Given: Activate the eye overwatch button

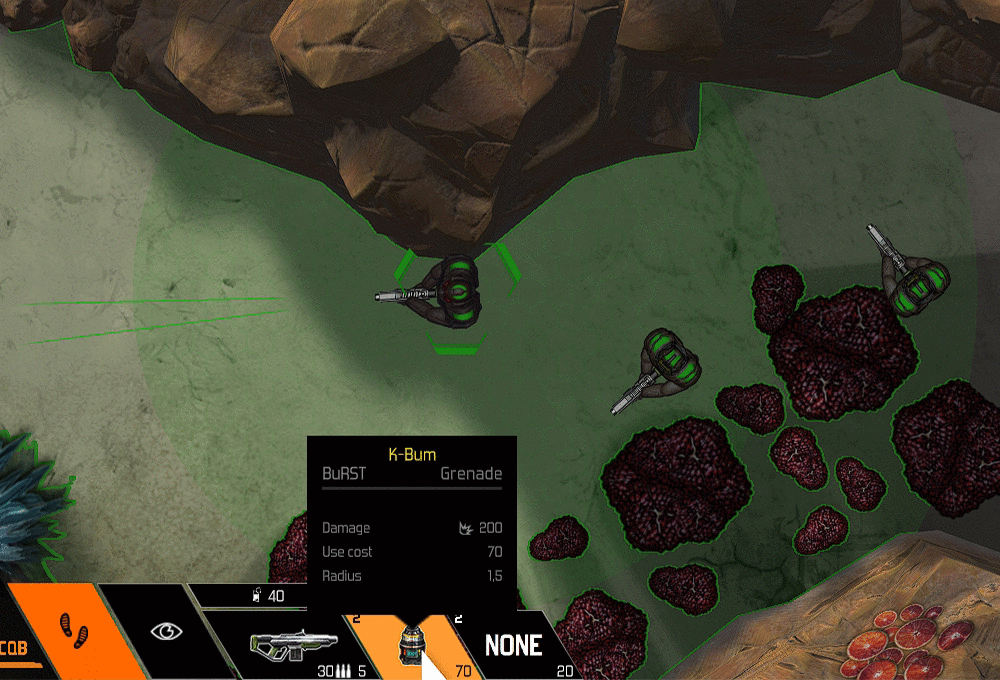Looking at the screenshot, I should 167,632.
